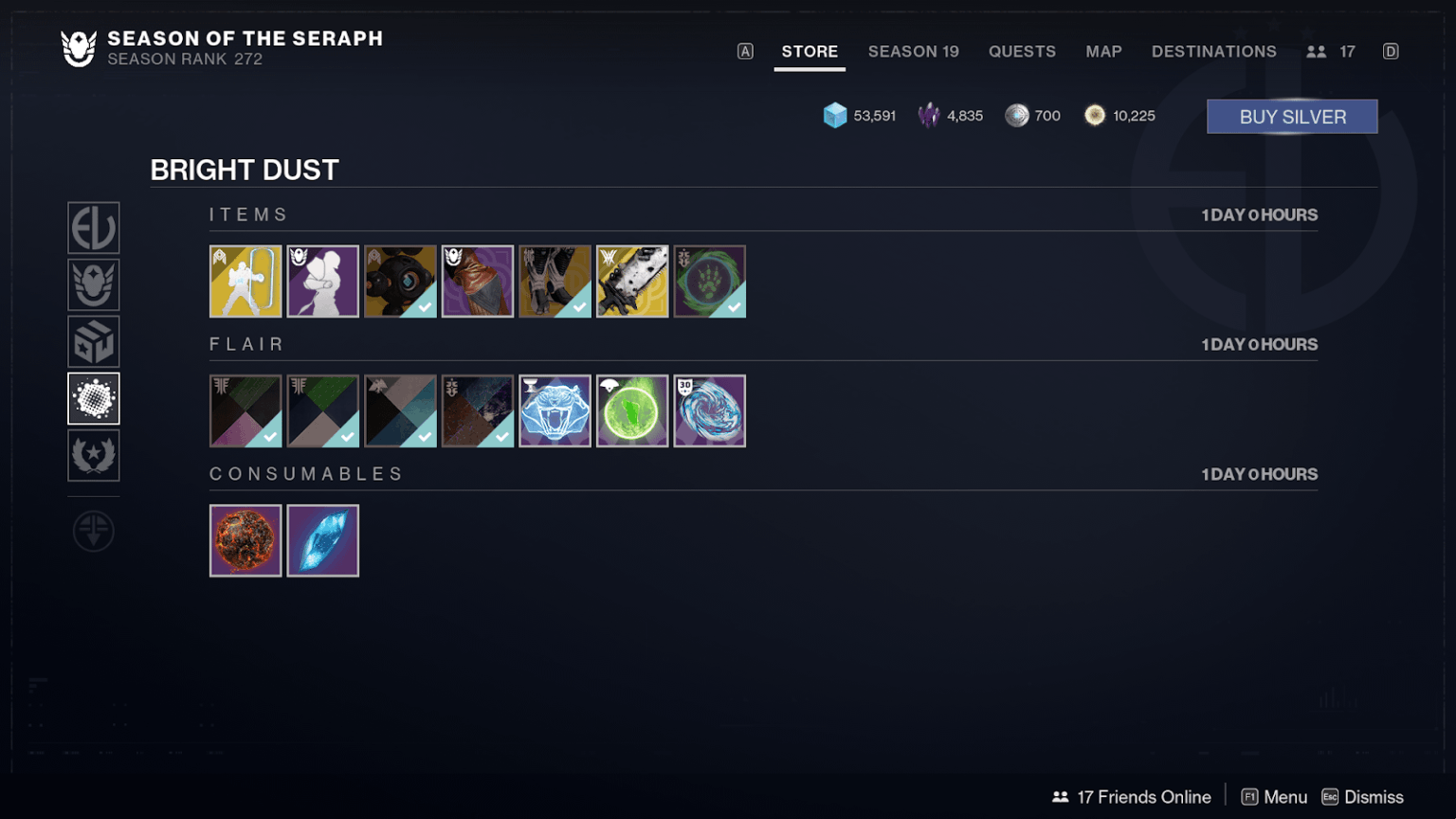
Task: Open the Bright Engram box icon
Action: click(93, 341)
